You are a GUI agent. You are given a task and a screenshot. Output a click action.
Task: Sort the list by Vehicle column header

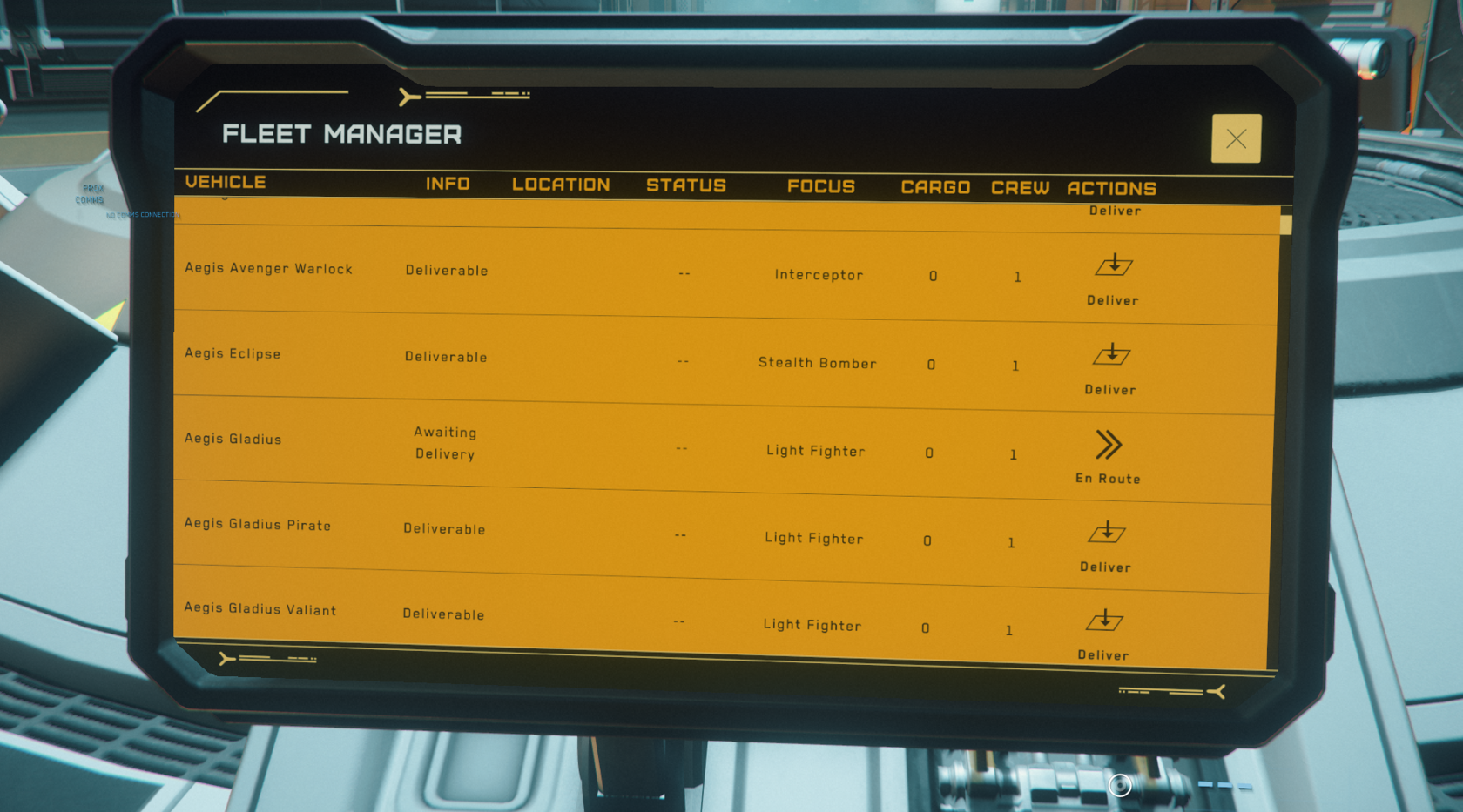pos(226,182)
